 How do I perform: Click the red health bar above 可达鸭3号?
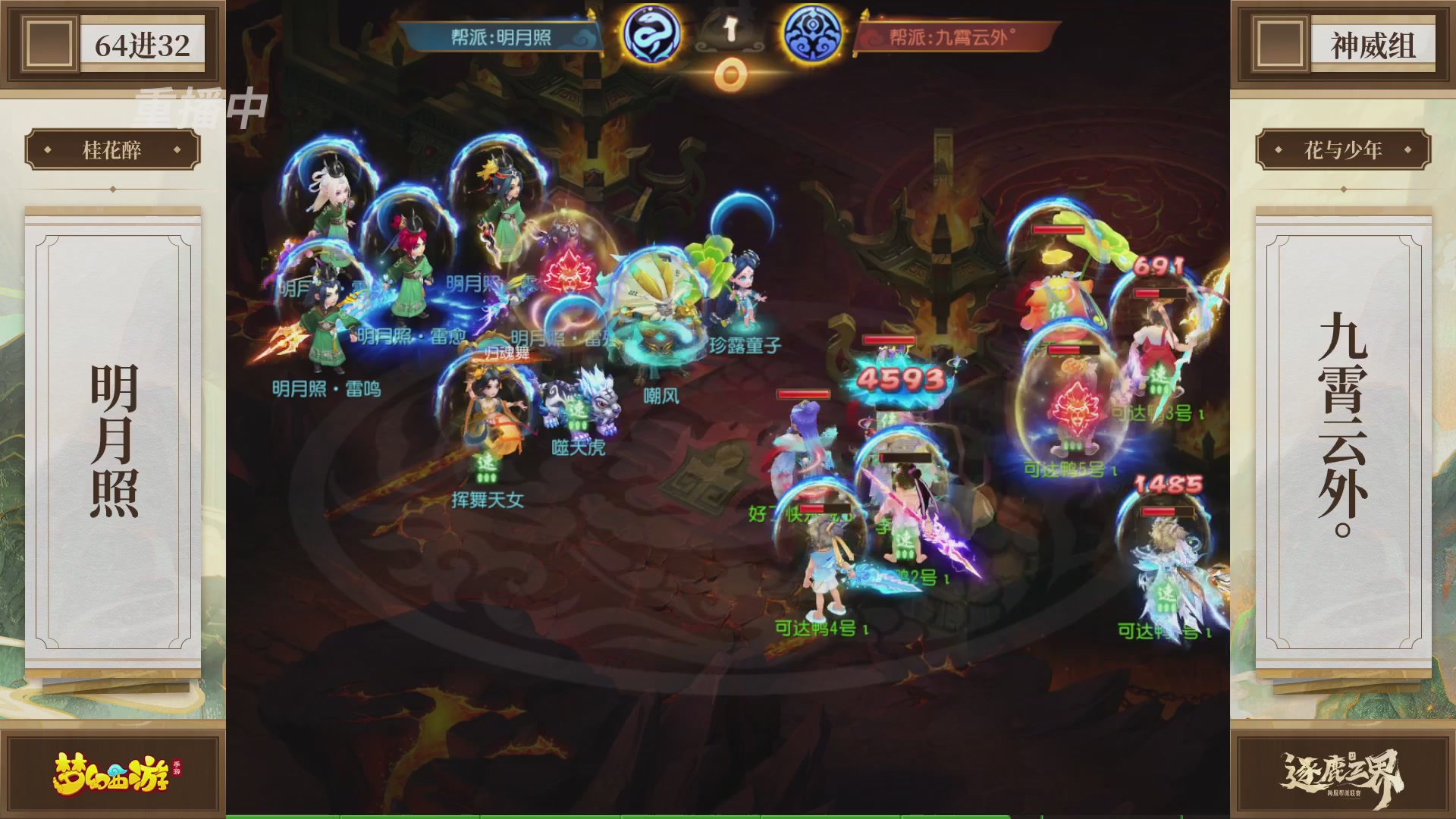[1159, 292]
